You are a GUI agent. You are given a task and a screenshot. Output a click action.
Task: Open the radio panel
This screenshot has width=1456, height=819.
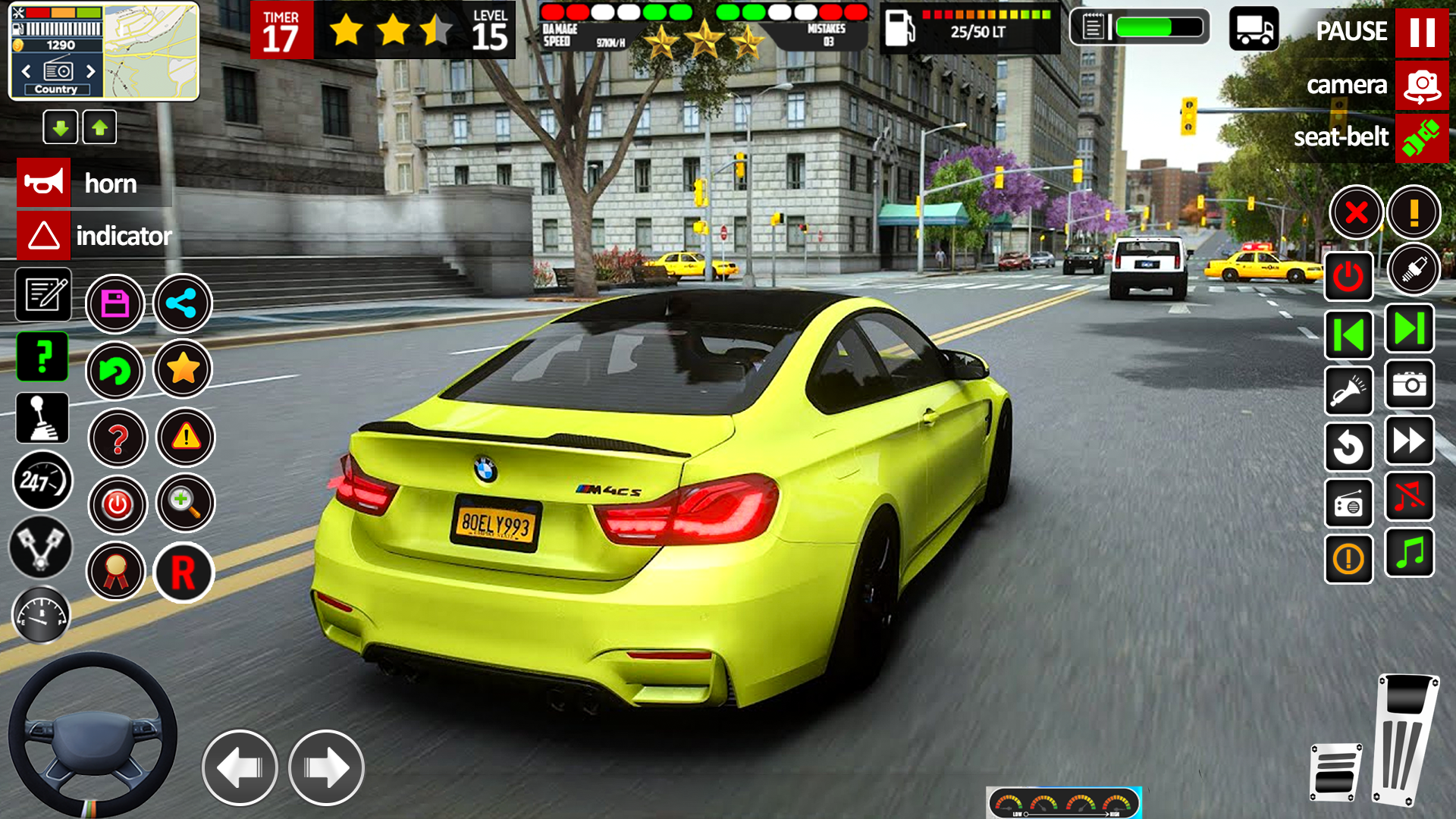(1348, 504)
